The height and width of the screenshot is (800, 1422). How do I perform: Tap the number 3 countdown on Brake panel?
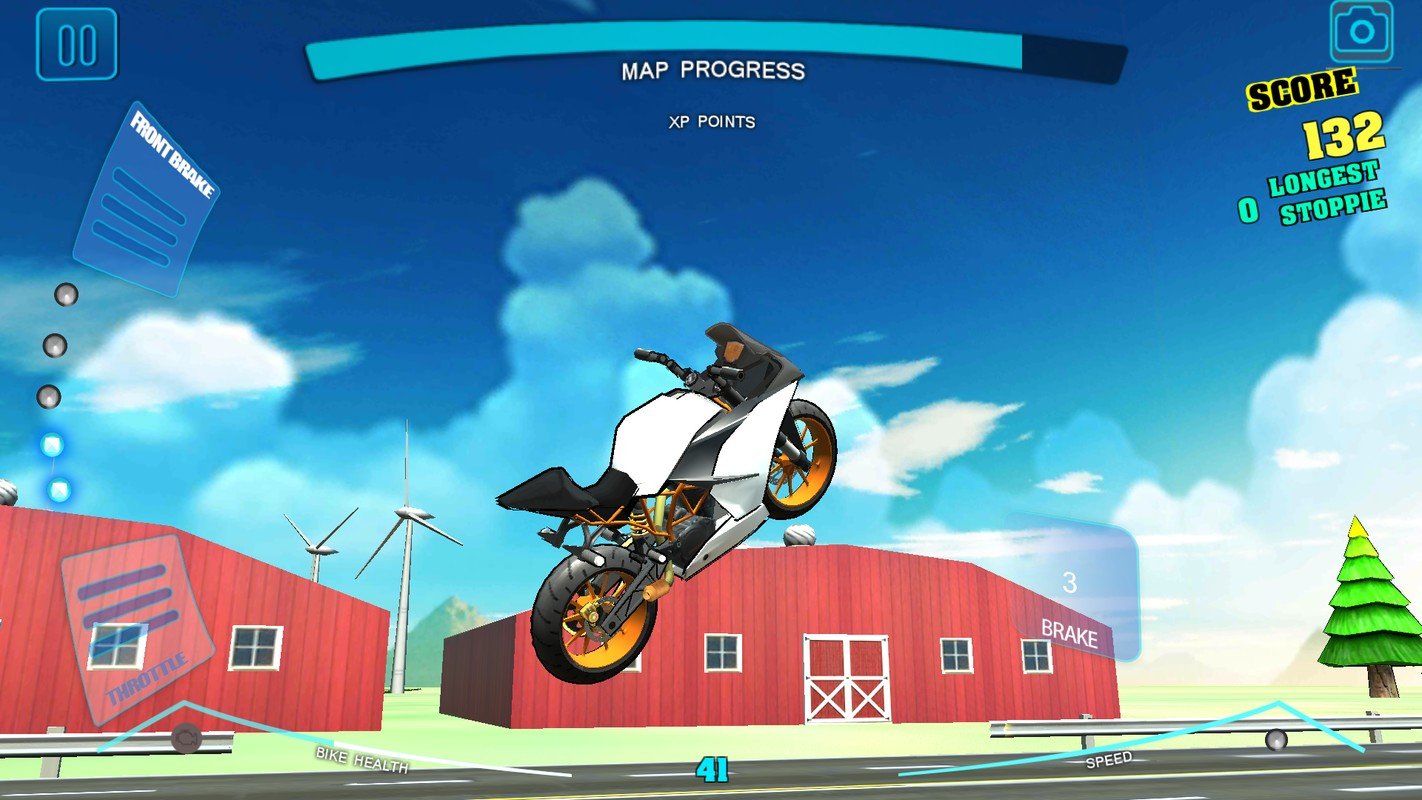point(1069,580)
